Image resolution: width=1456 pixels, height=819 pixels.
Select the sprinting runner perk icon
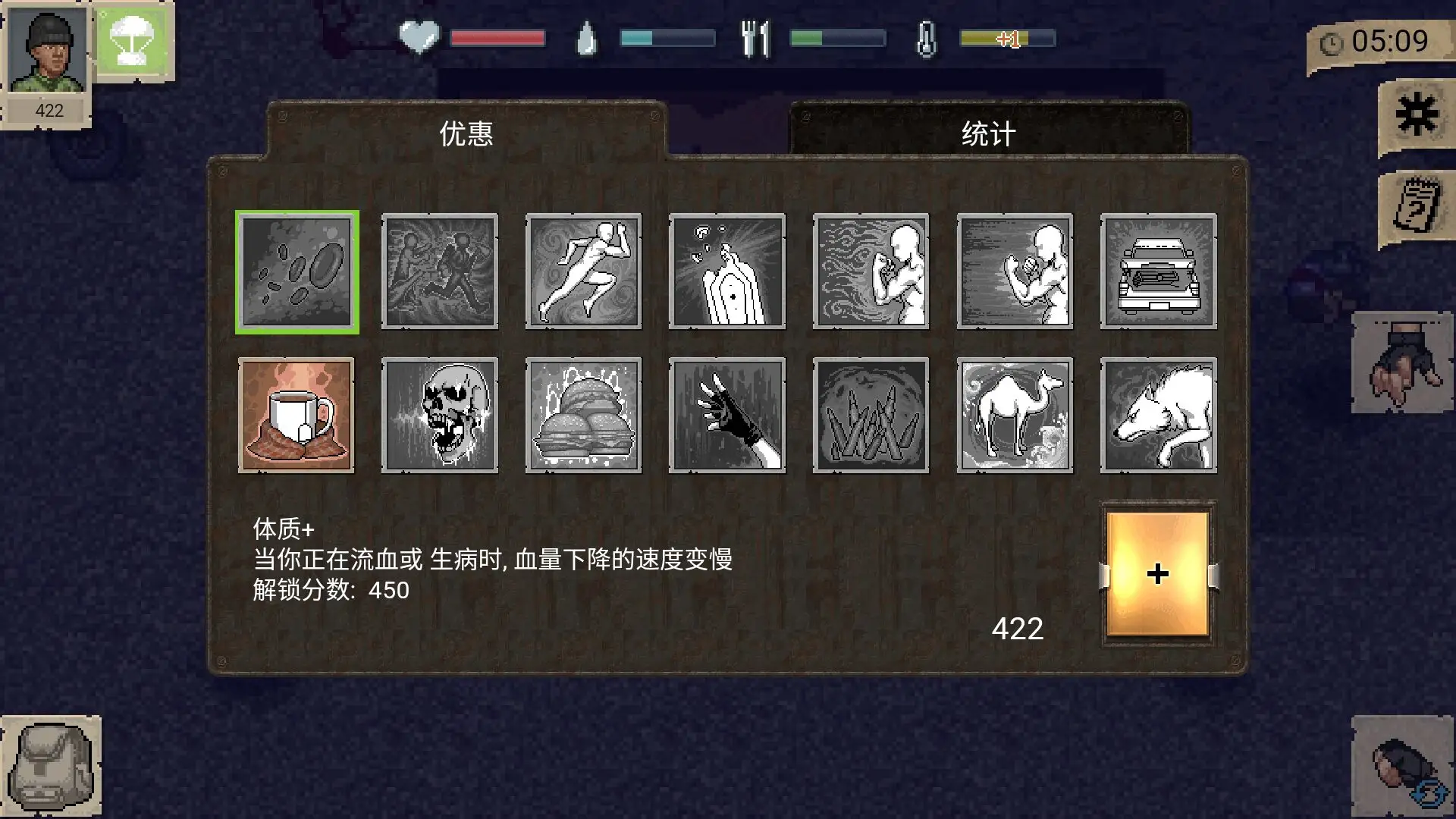(x=583, y=271)
